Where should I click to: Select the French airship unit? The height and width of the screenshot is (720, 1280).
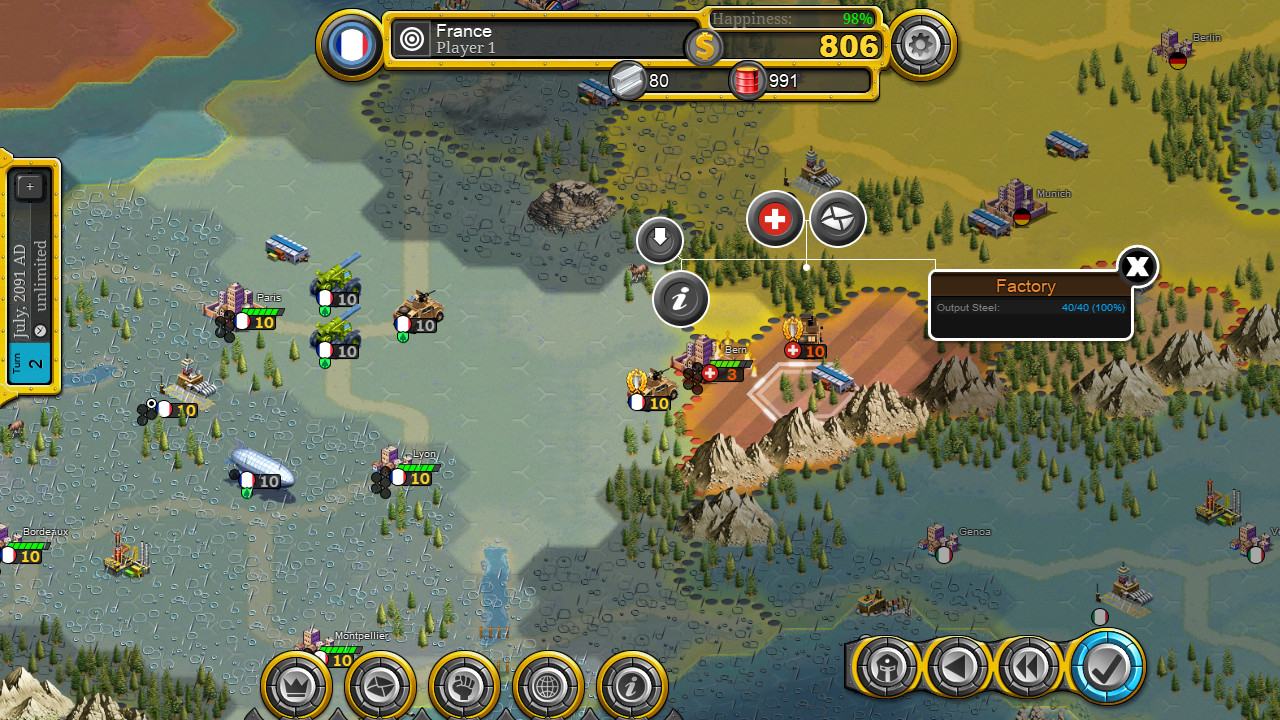pos(261,467)
